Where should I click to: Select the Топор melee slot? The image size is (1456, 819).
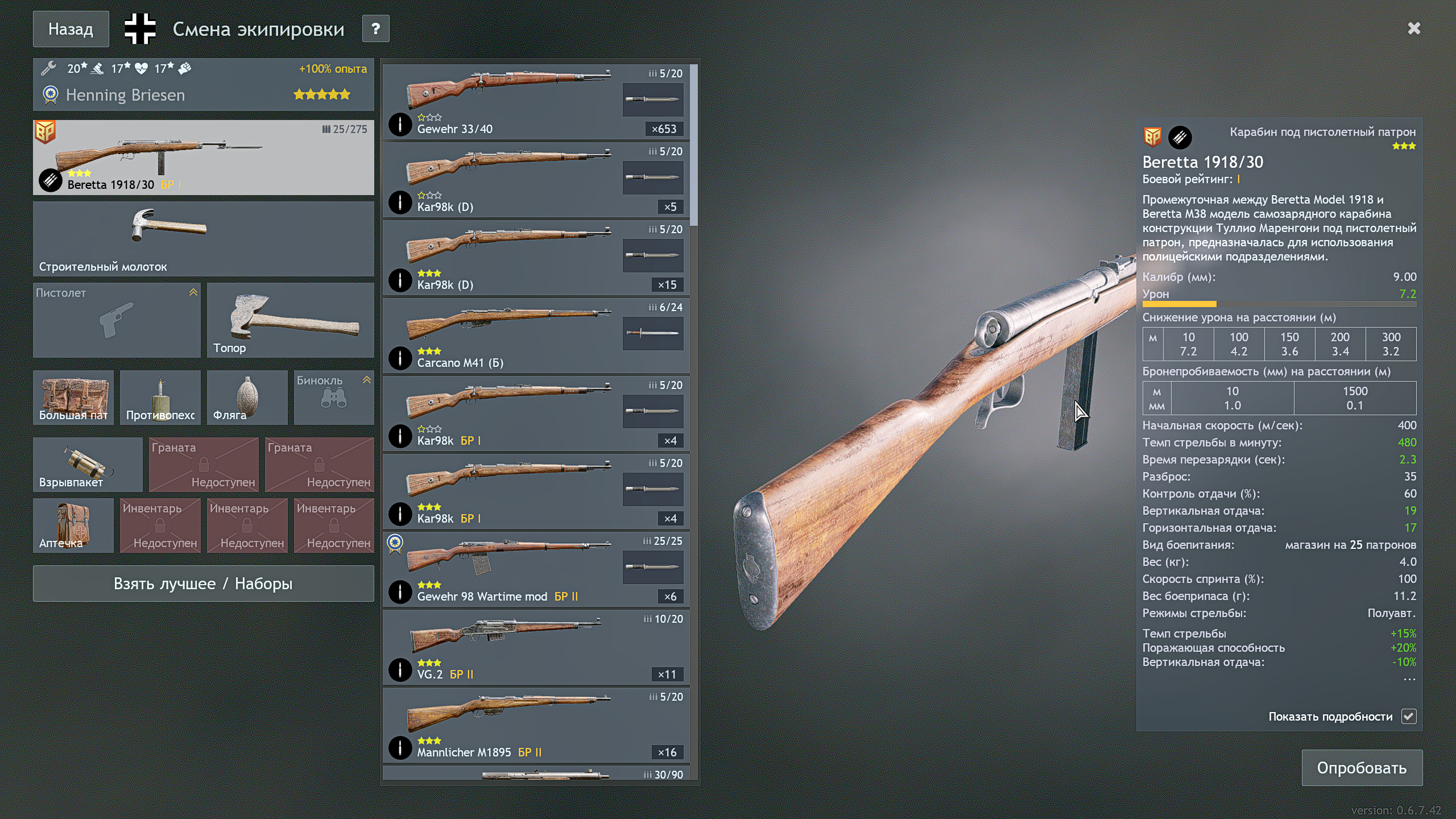point(291,320)
